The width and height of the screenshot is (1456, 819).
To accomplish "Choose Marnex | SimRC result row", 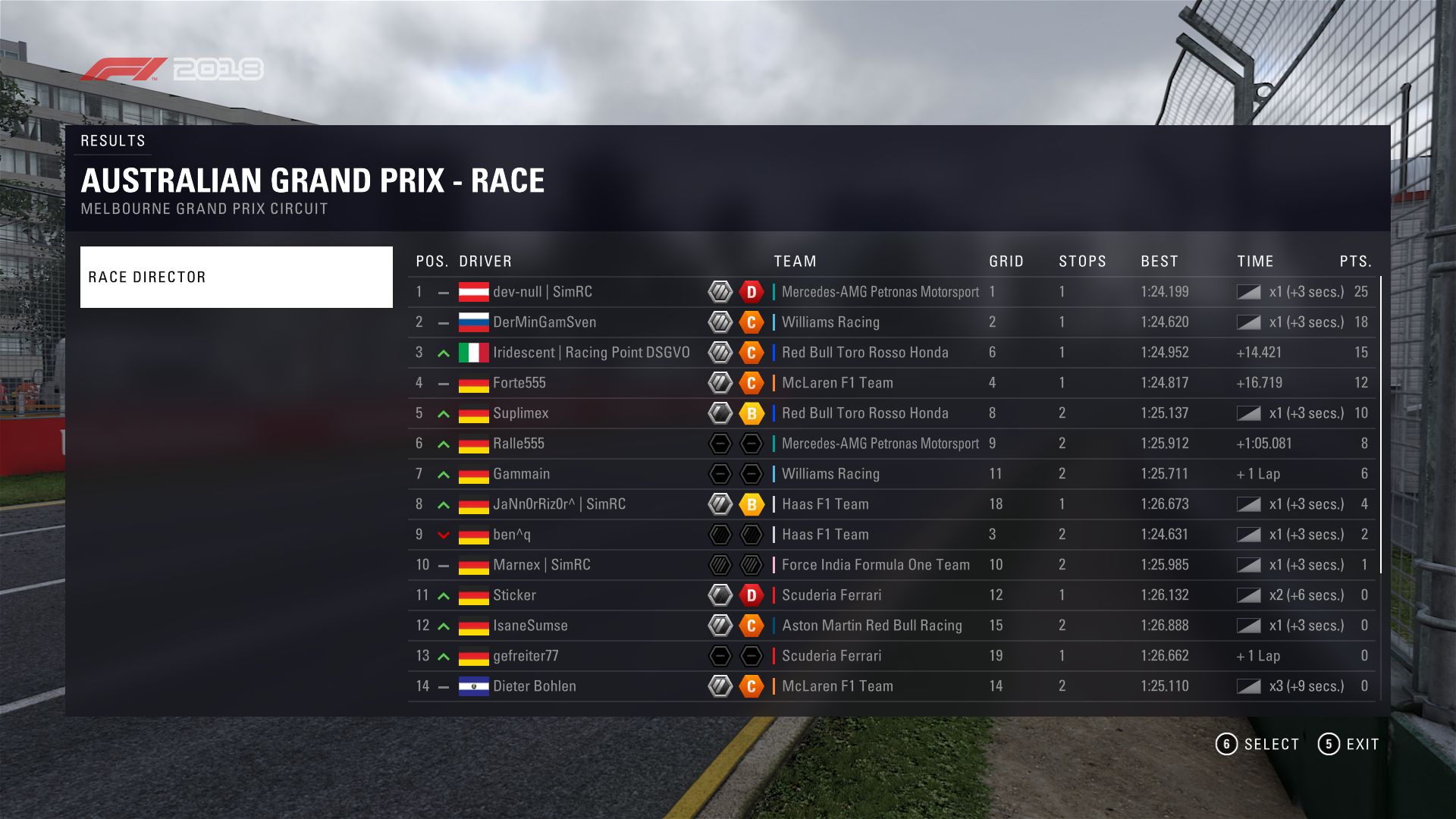I will tap(541, 565).
